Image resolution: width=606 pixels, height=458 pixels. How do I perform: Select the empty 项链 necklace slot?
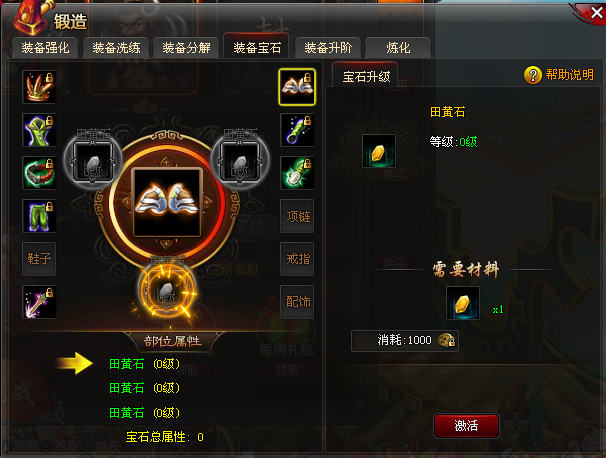click(x=297, y=216)
